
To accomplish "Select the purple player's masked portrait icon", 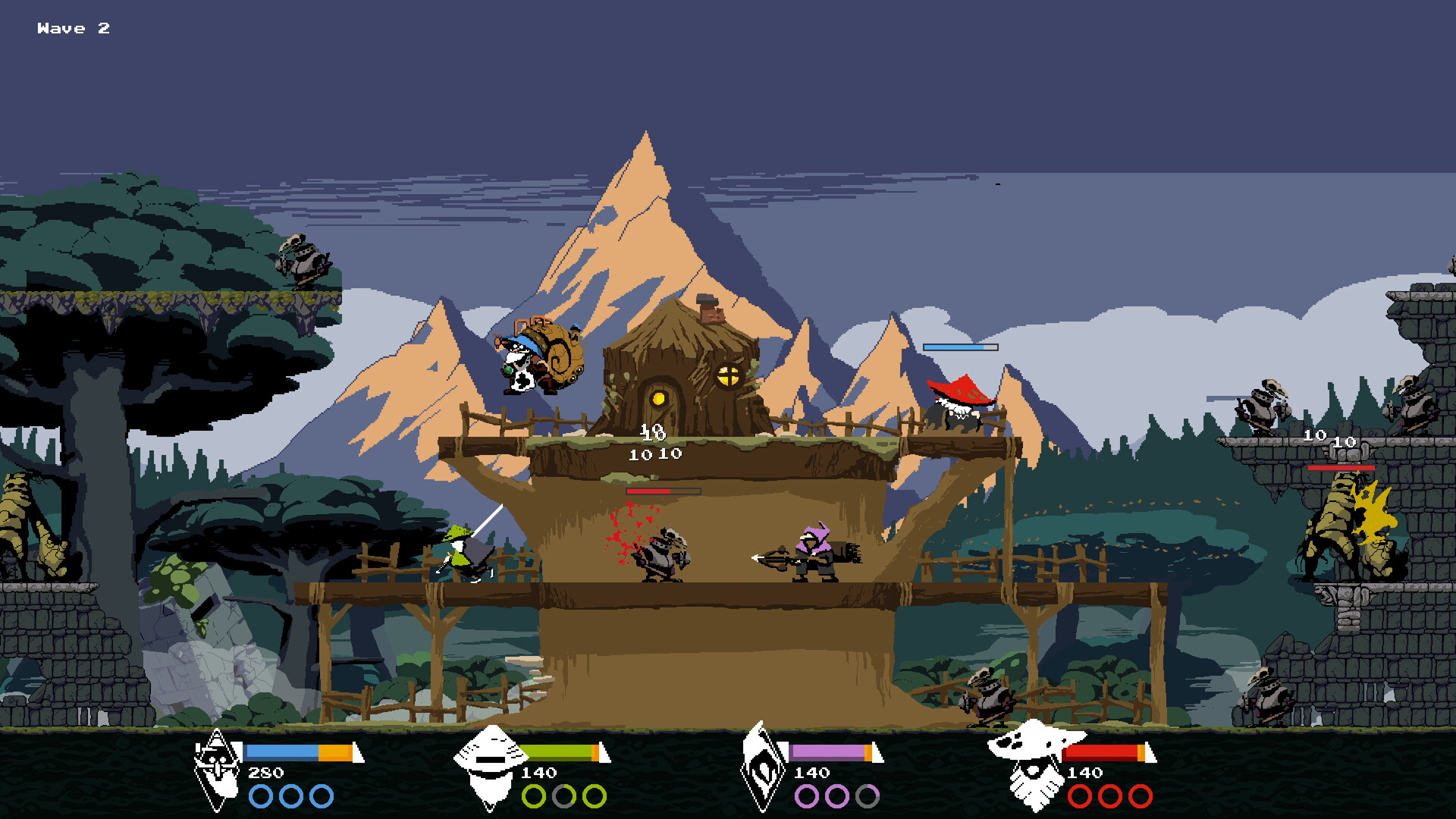I will tap(764, 775).
